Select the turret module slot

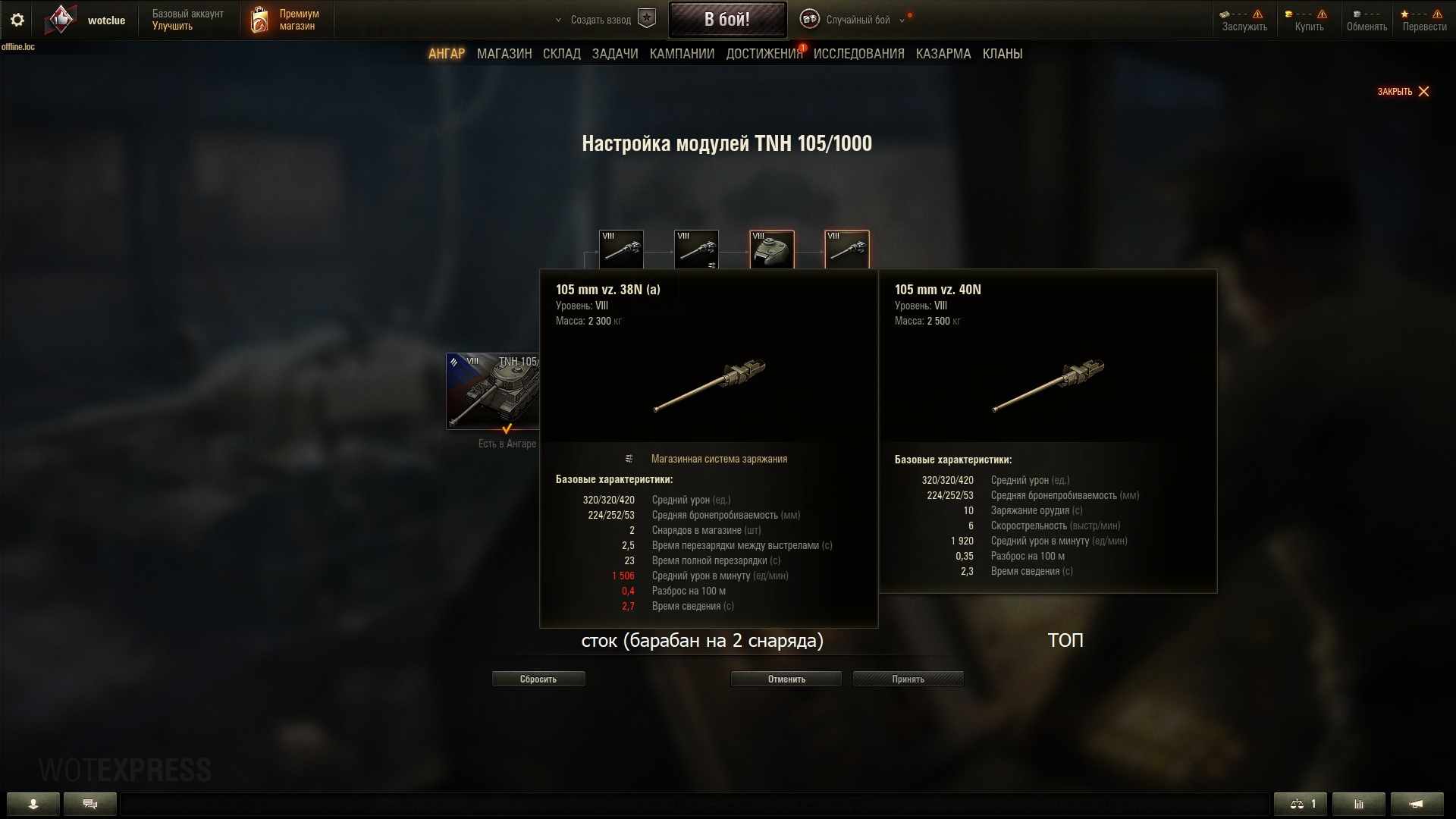[771, 249]
